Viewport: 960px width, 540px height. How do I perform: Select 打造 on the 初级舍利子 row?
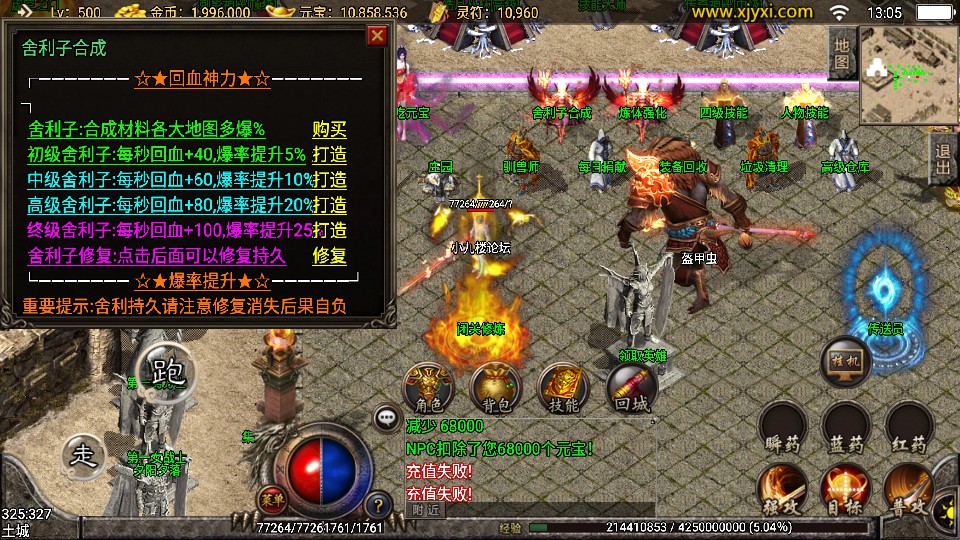coord(329,155)
